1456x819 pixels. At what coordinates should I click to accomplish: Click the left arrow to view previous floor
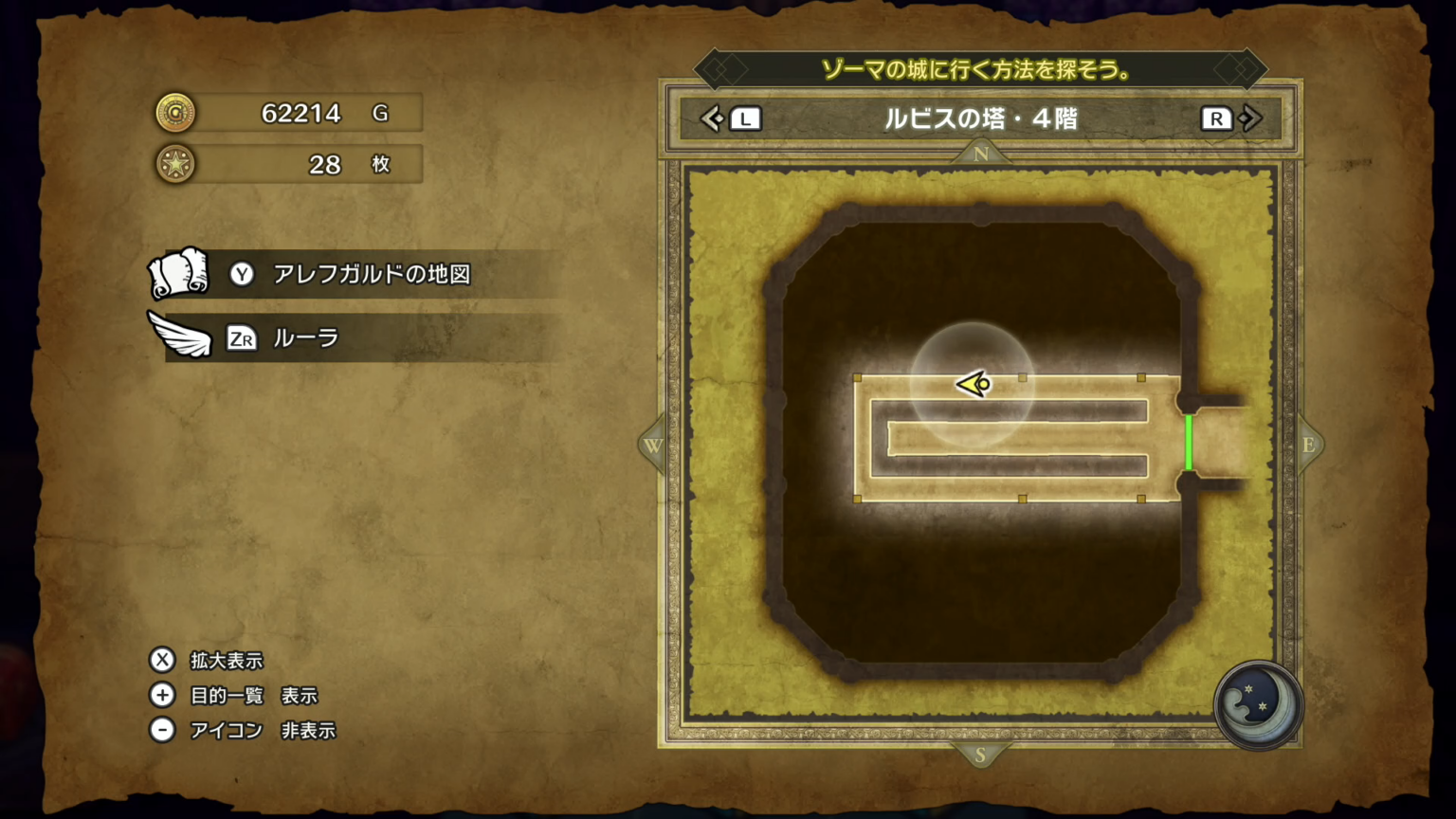[713, 118]
